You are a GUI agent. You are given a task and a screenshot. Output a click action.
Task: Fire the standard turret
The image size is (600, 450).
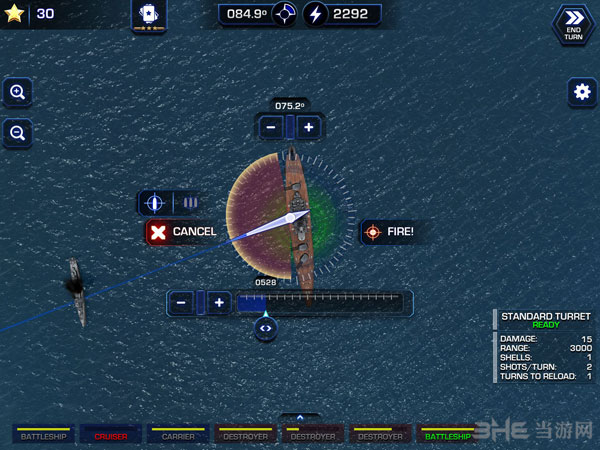[389, 232]
